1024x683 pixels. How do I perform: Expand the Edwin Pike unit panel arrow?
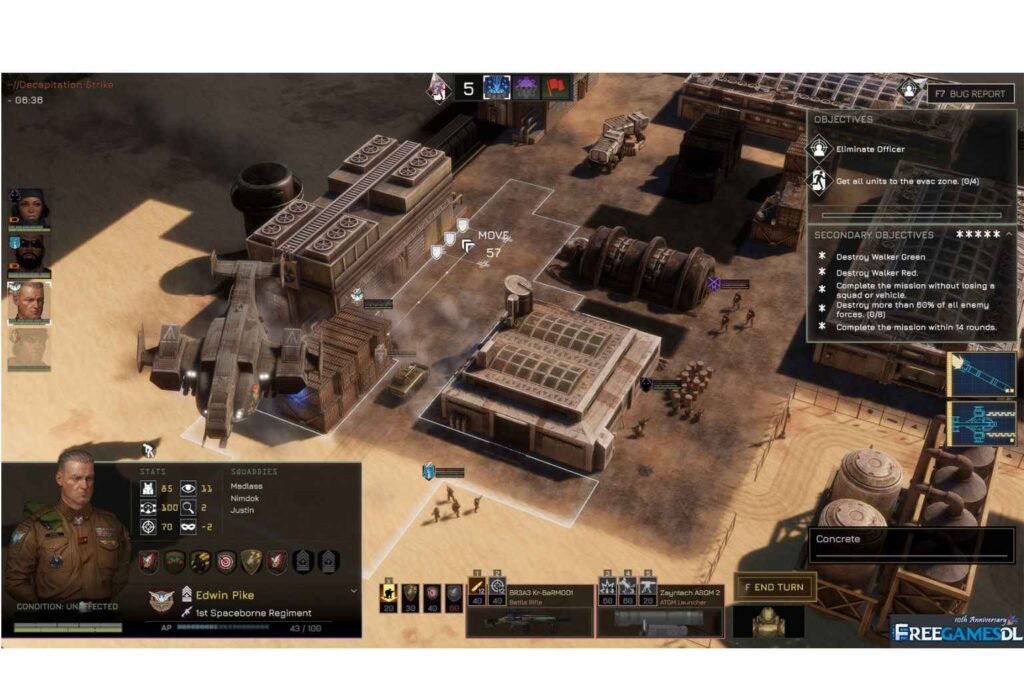(352, 591)
